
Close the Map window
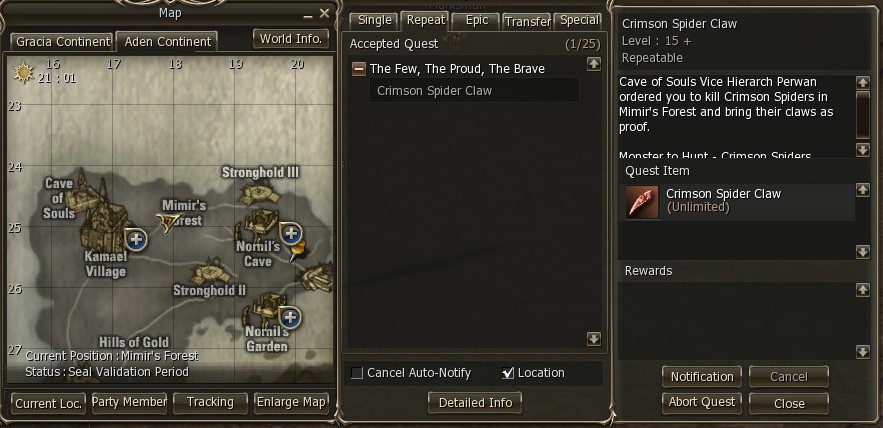click(324, 13)
